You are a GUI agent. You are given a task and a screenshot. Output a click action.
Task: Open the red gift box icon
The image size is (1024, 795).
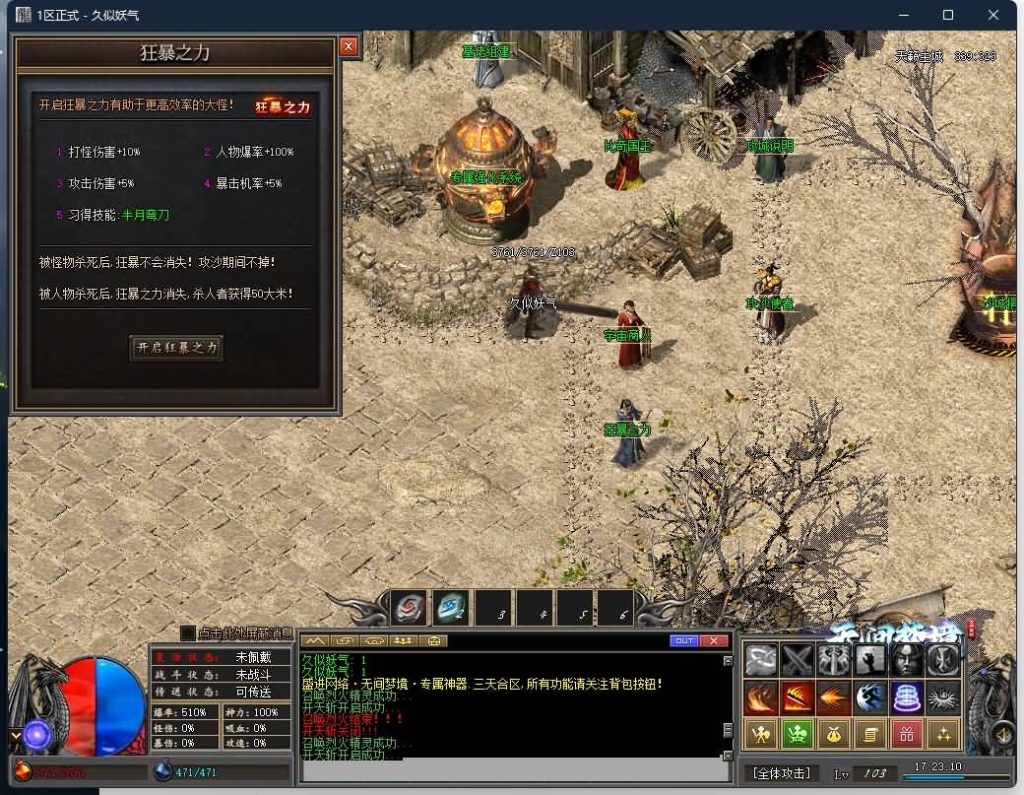[x=906, y=734]
